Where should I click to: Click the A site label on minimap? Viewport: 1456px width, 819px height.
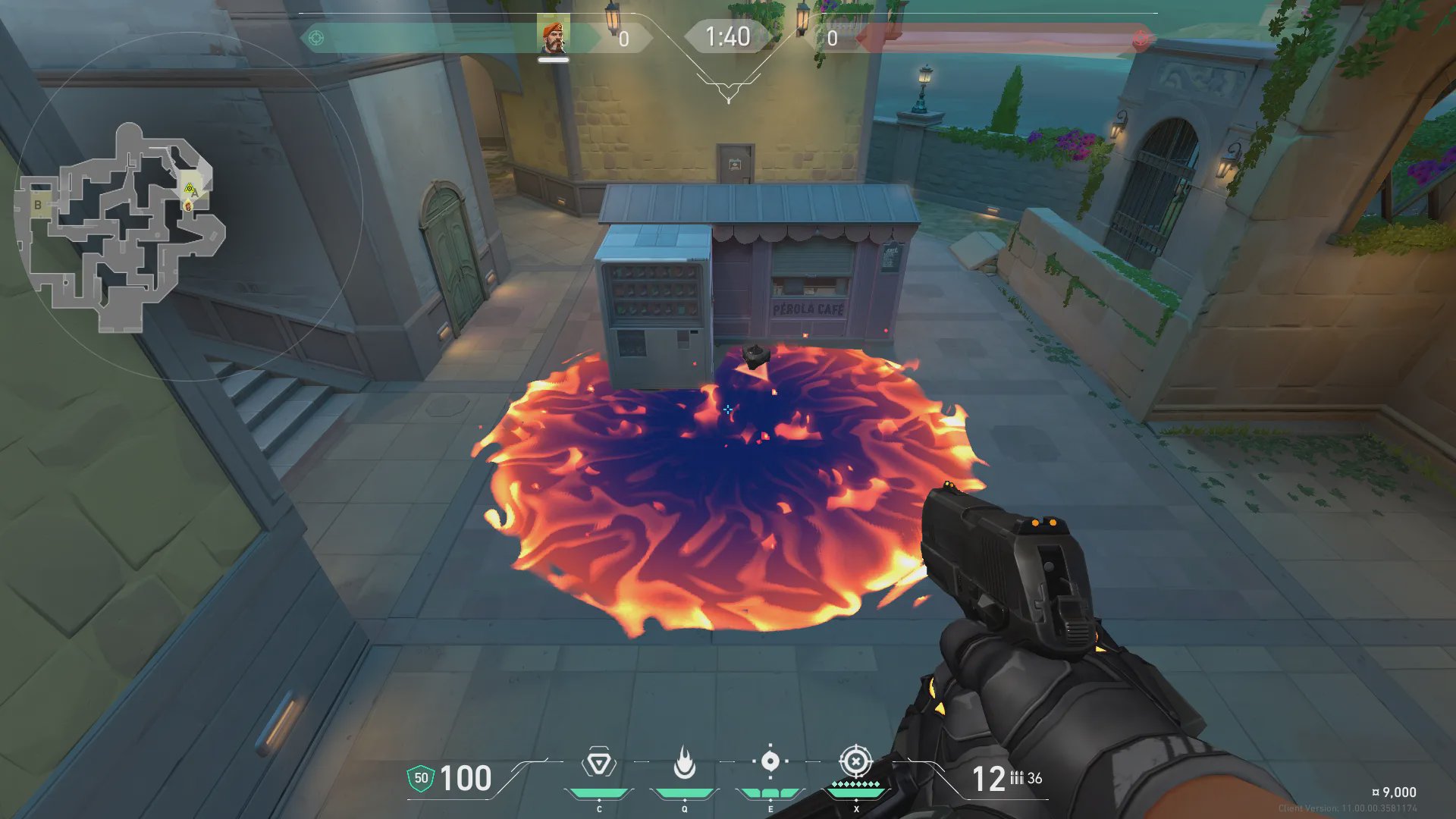(x=195, y=193)
